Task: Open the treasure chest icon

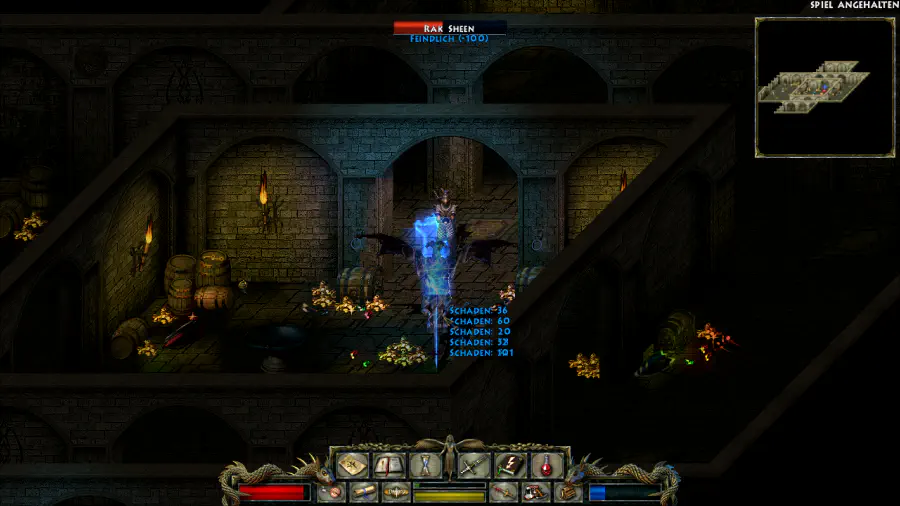Action: [568, 492]
